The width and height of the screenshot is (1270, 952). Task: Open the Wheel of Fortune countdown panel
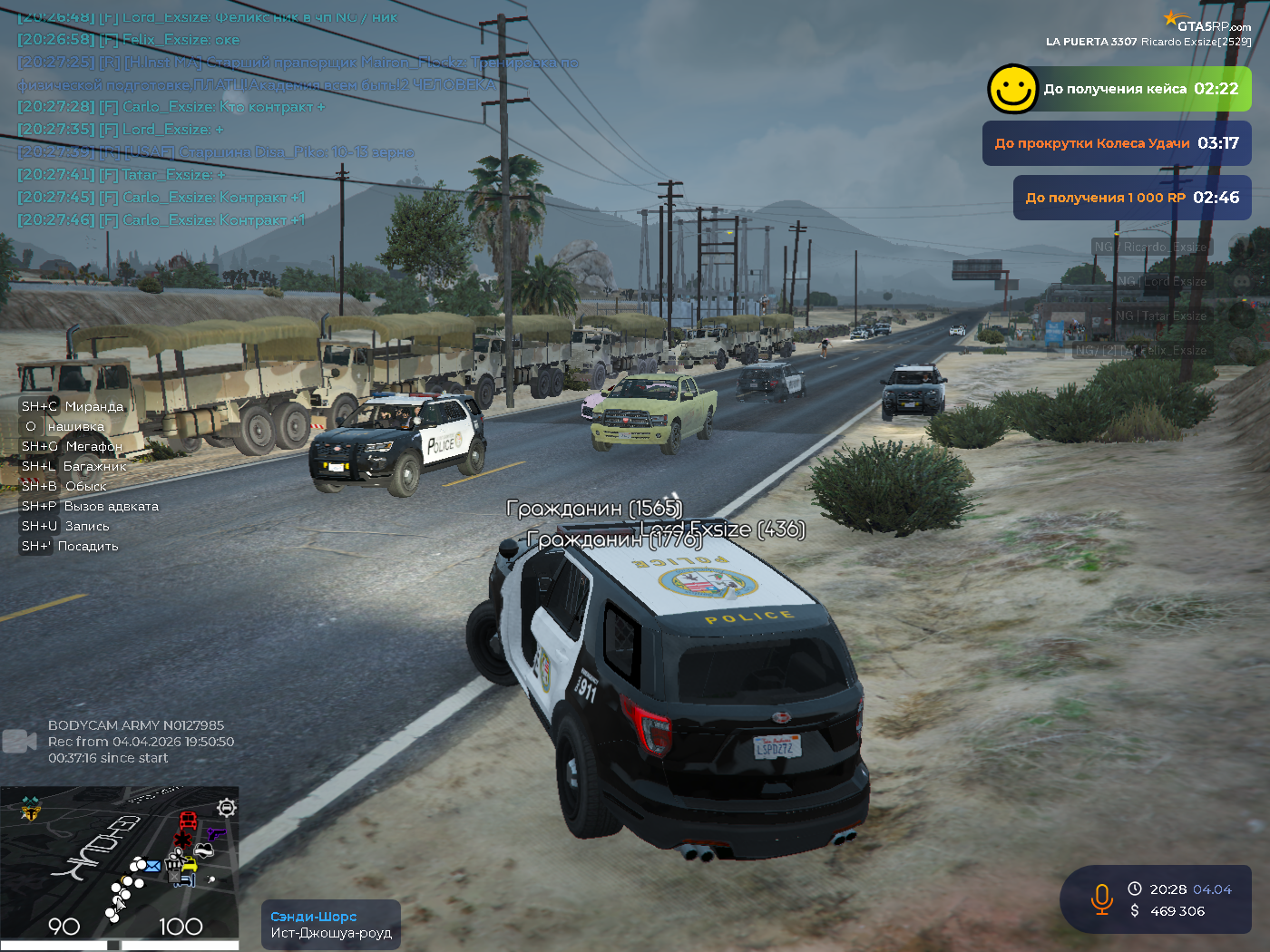1117,143
